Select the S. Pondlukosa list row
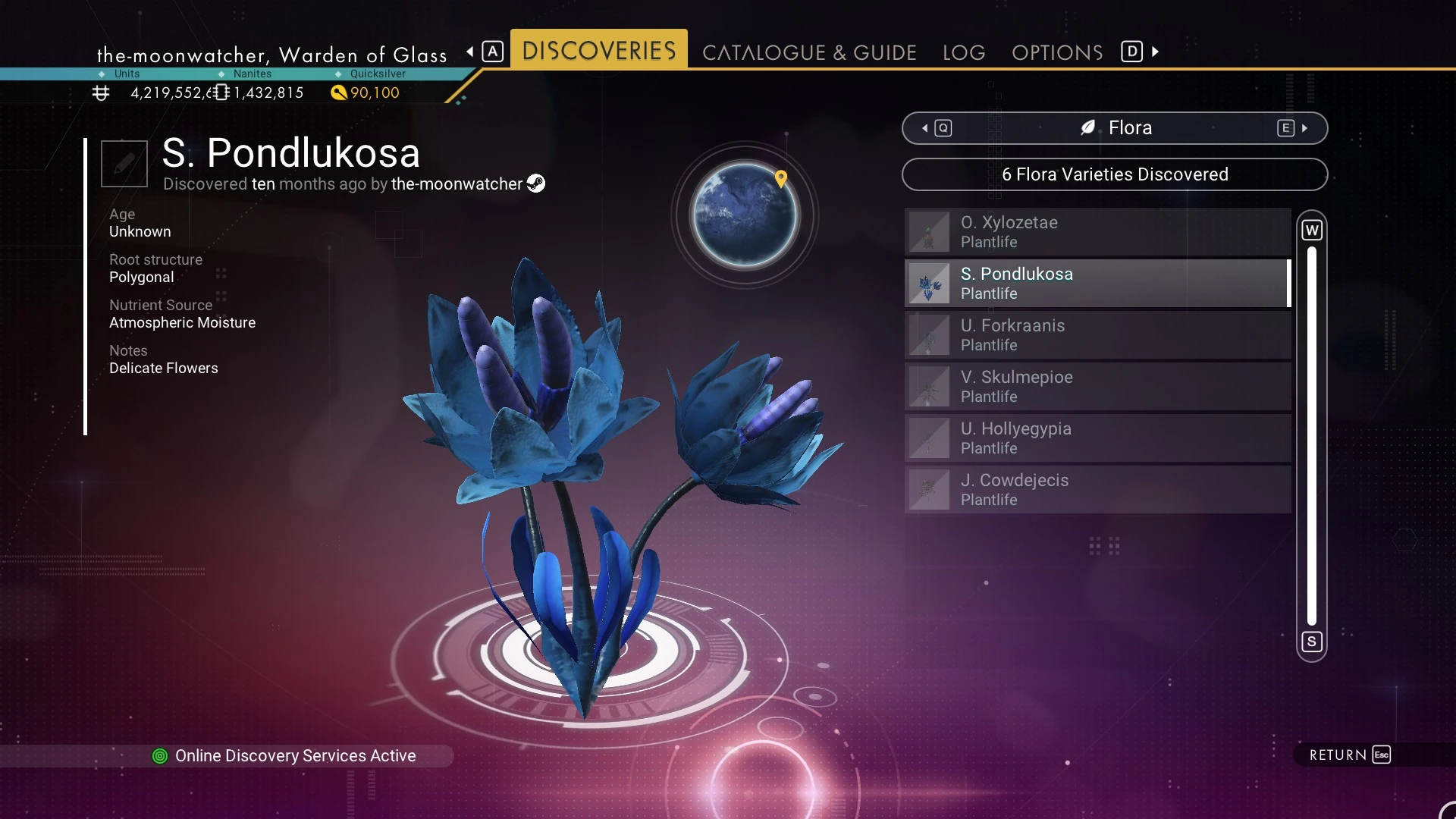Viewport: 1456px width, 819px height. coord(1097,284)
